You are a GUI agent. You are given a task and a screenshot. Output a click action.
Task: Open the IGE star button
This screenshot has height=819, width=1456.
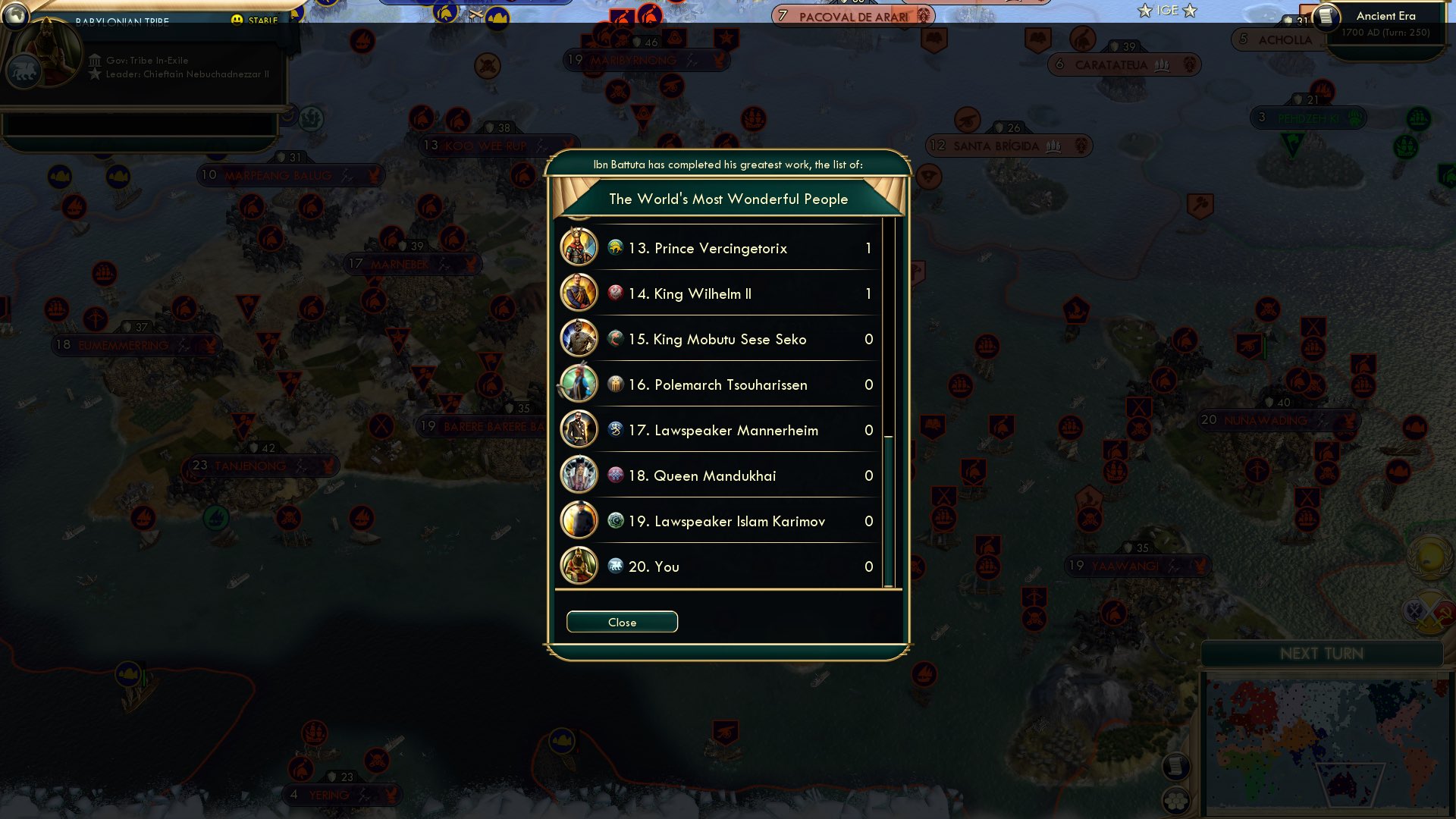tap(1166, 11)
